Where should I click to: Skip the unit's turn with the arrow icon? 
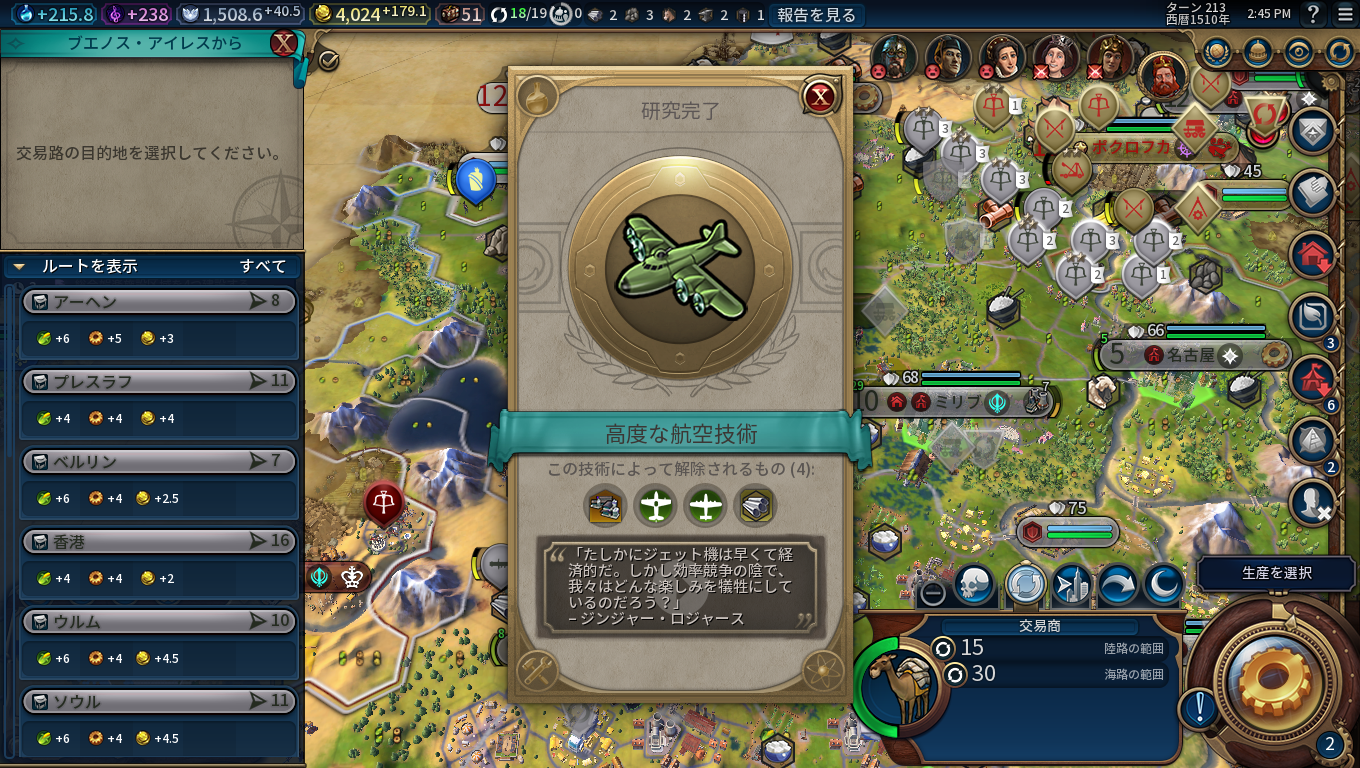tap(1117, 585)
